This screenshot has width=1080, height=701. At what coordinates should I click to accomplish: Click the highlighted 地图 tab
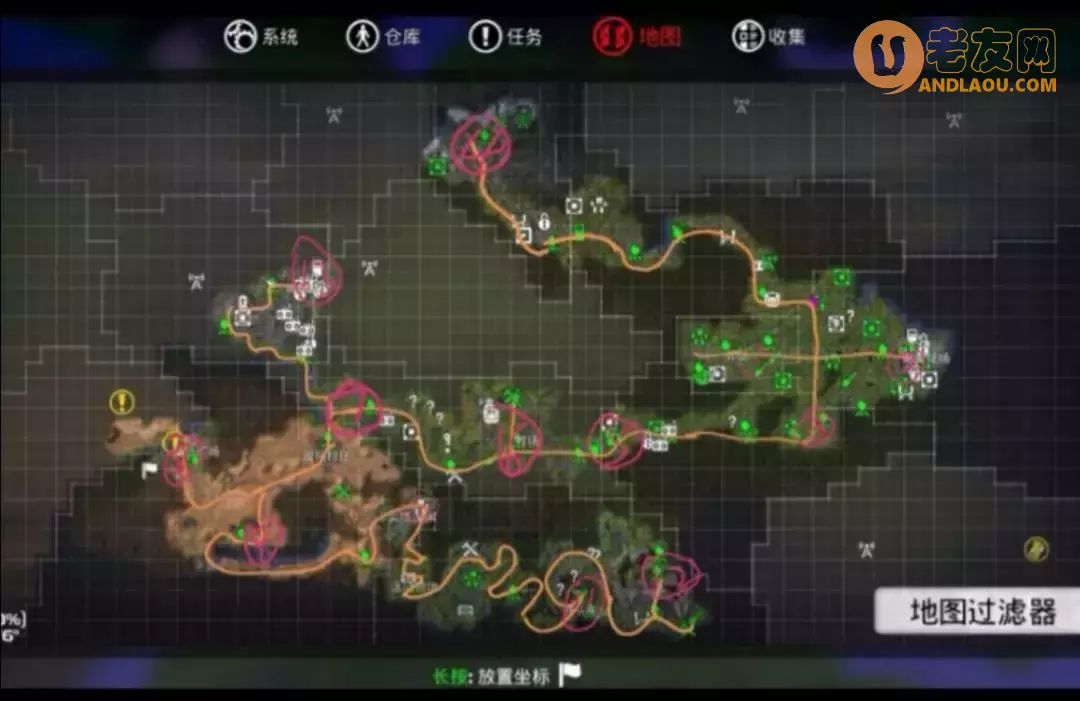tap(636, 37)
